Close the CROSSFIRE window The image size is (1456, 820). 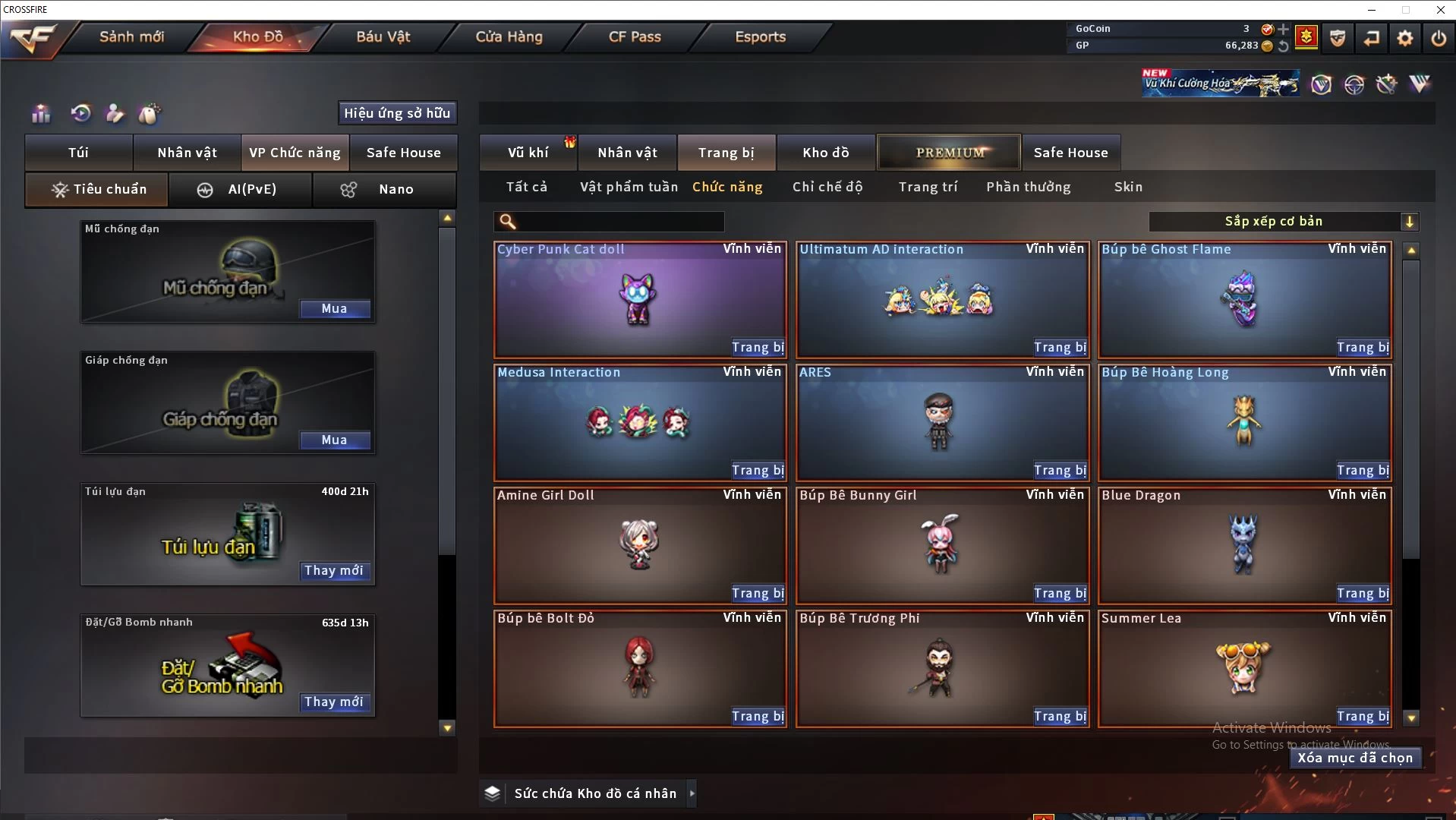pos(1440,10)
